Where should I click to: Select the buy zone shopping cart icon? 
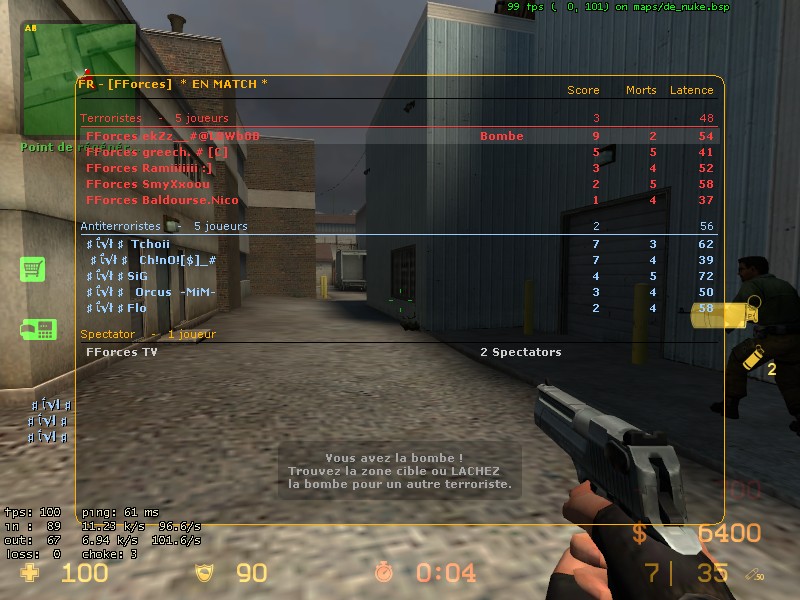point(33,269)
